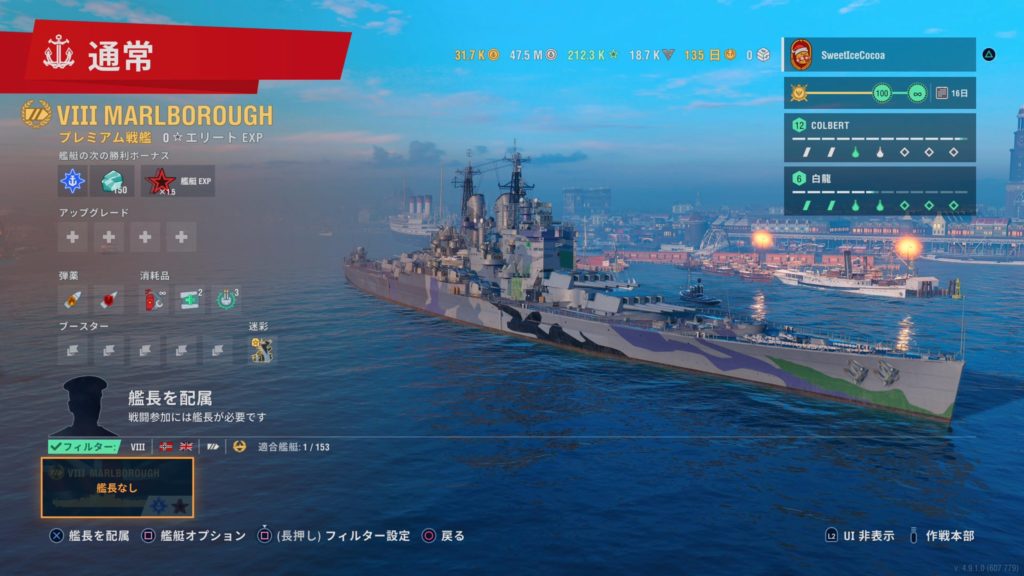Assign a commander via 艦長を配属
1024x576 pixels.
(170, 398)
